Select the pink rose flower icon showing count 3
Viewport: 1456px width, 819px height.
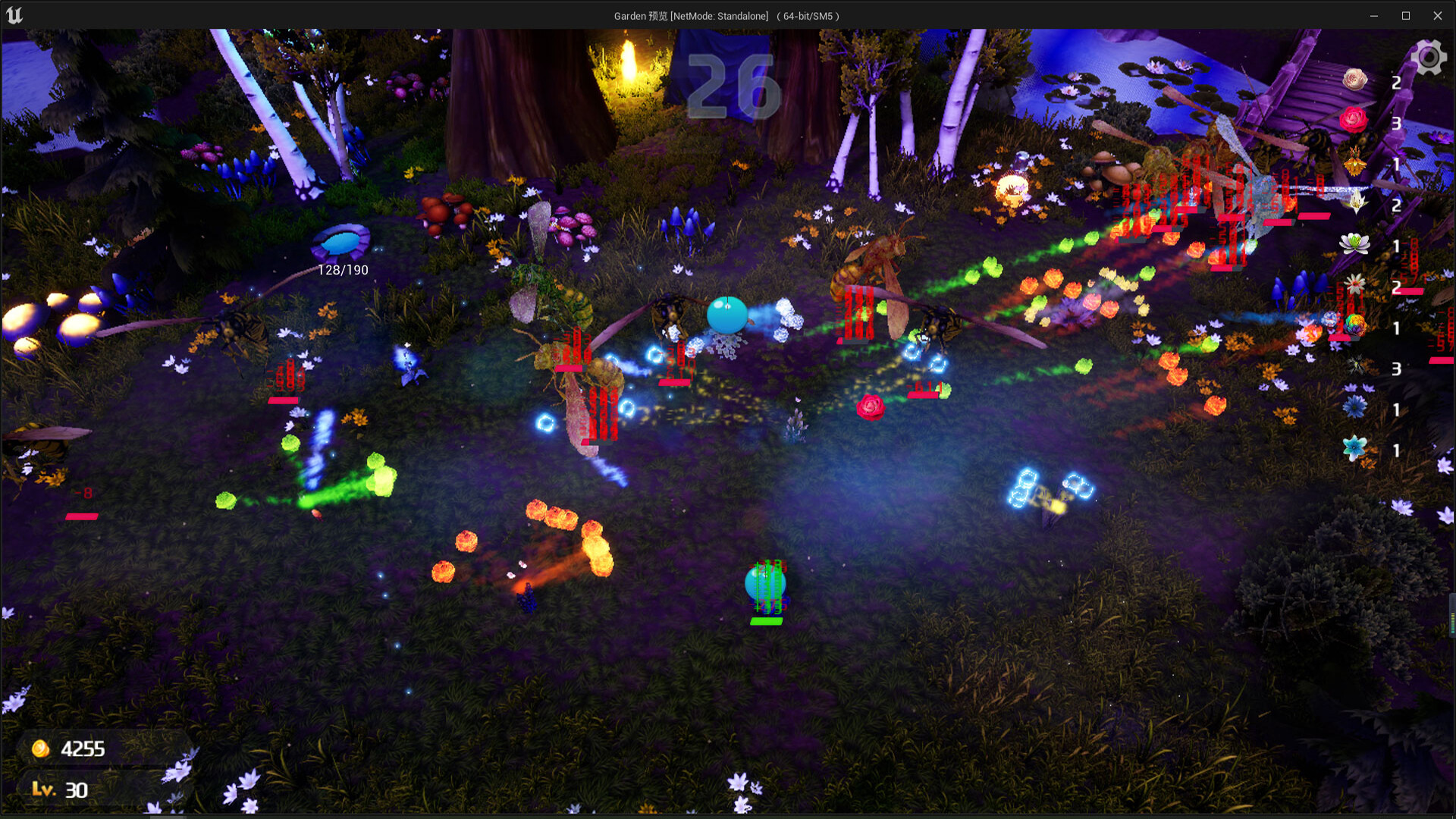click(1354, 119)
